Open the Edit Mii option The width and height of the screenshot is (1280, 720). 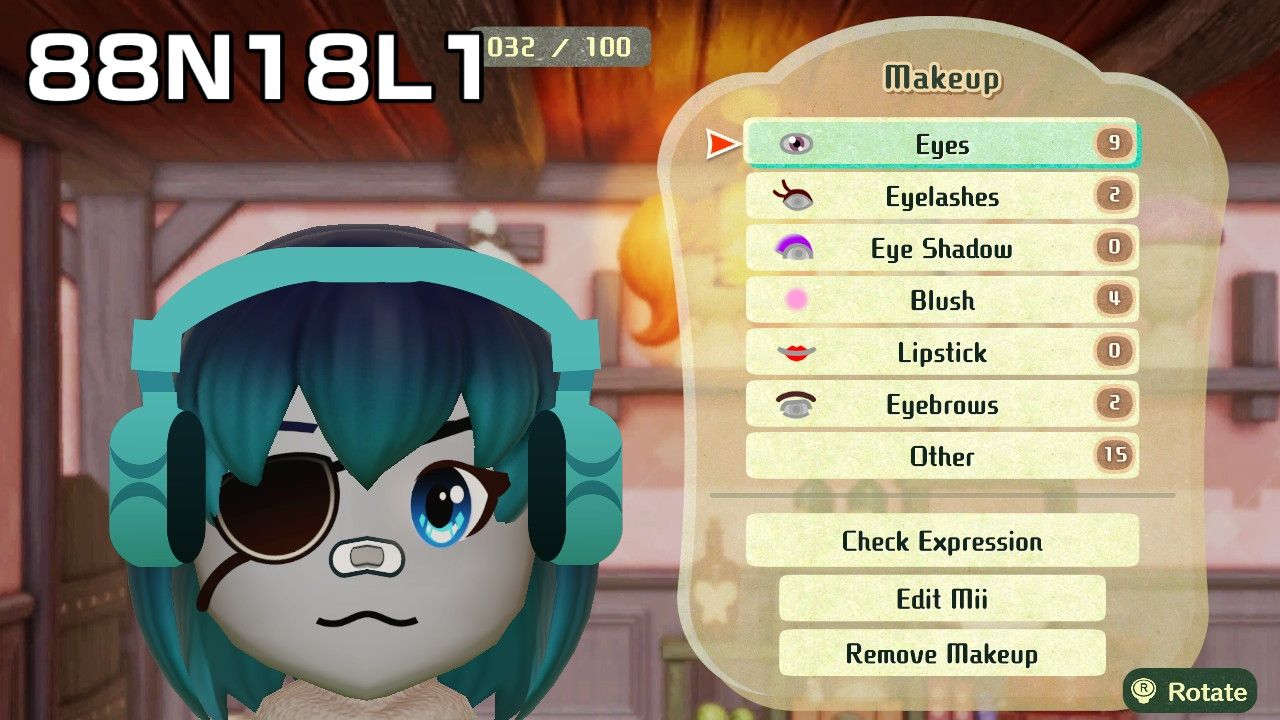coord(941,599)
